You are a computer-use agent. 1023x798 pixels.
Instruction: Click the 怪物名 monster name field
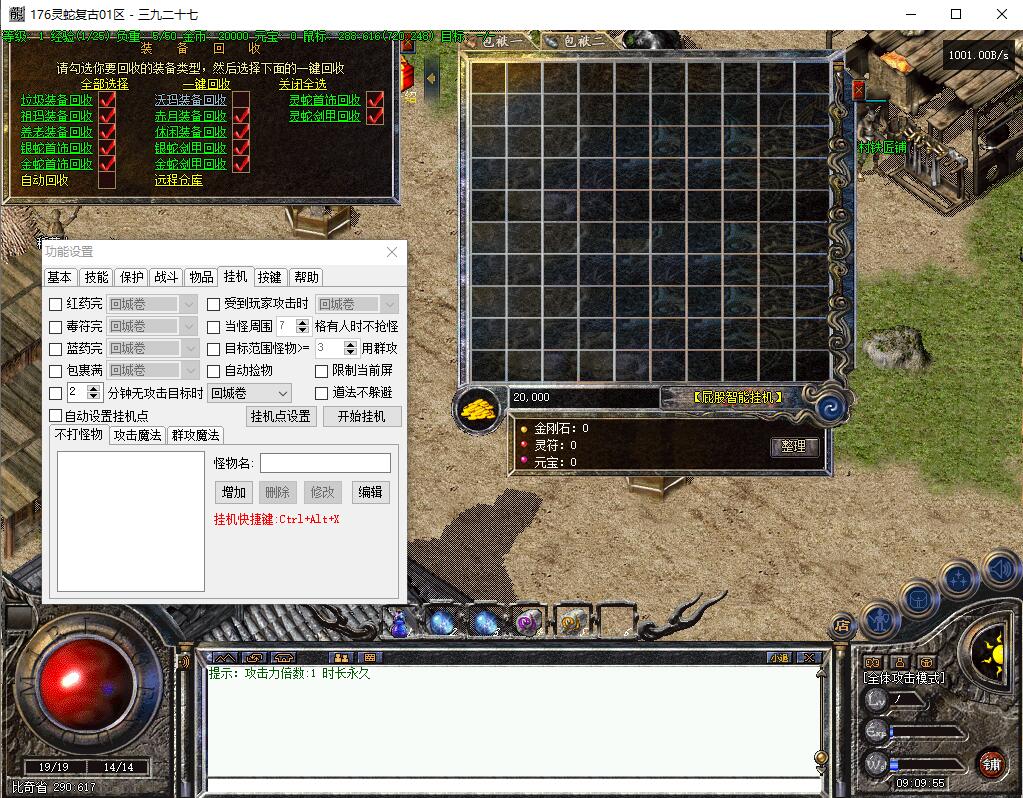(325, 463)
